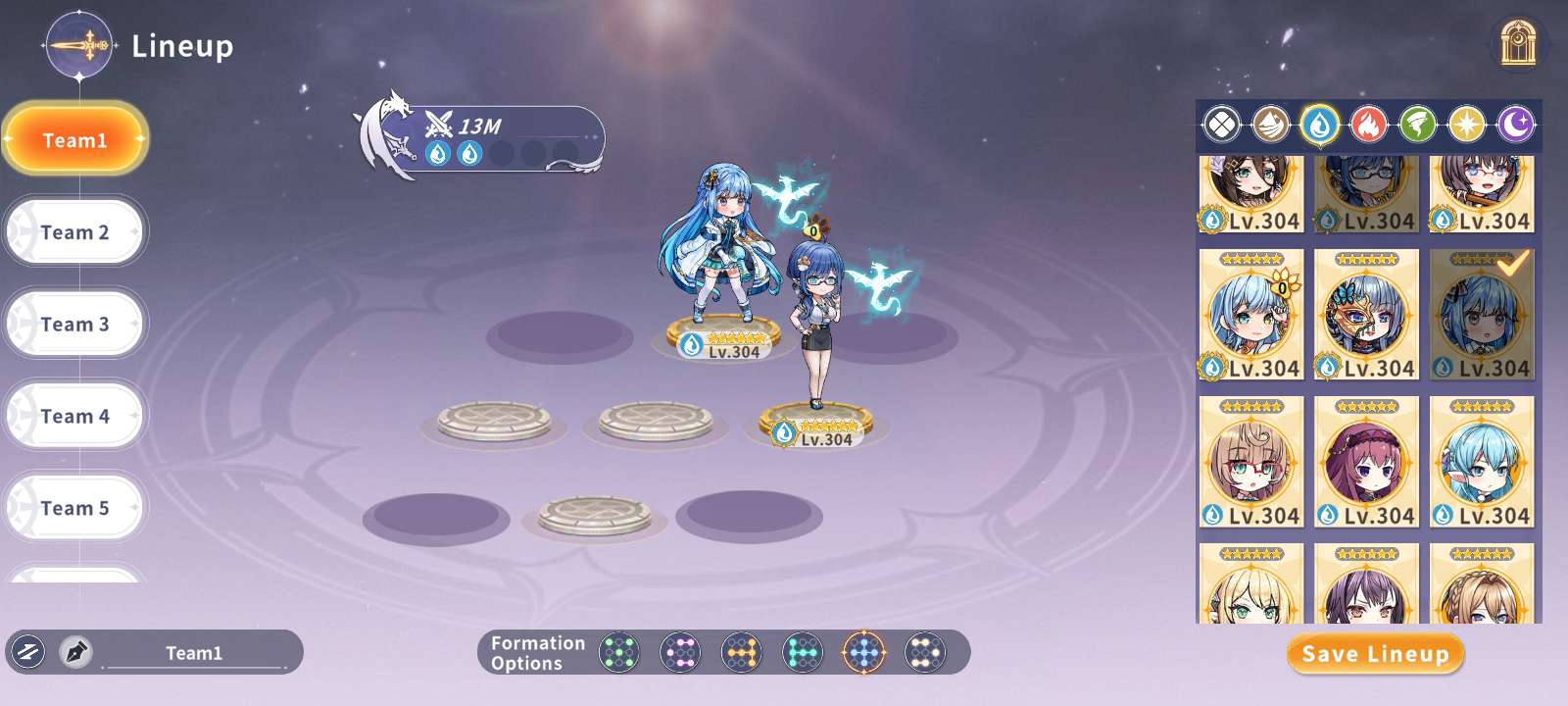Exit via the door icon
The width and height of the screenshot is (1568, 706).
coord(1517,44)
